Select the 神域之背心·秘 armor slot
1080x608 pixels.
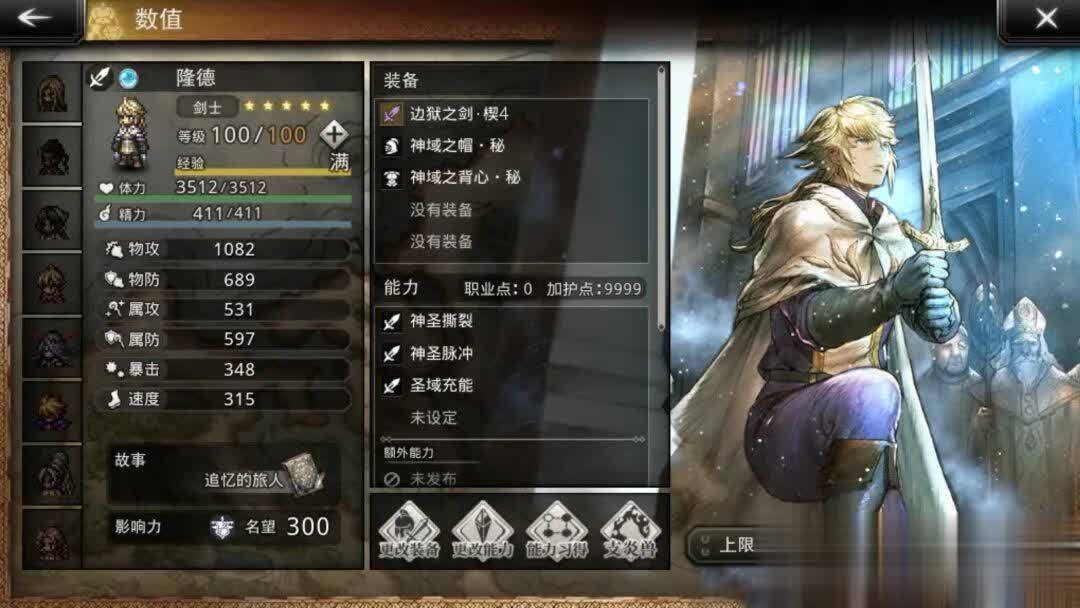point(512,178)
